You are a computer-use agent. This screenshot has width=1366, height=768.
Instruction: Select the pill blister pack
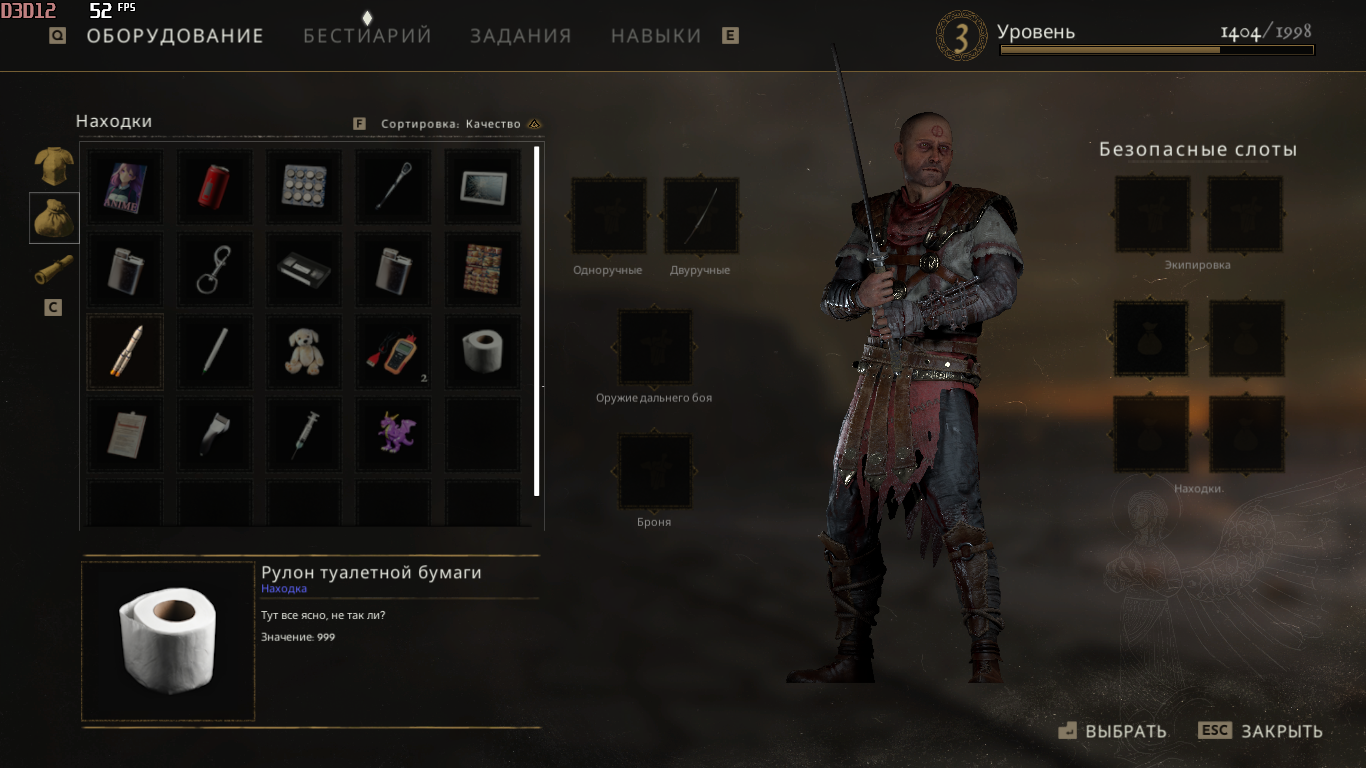pyautogui.click(x=304, y=187)
